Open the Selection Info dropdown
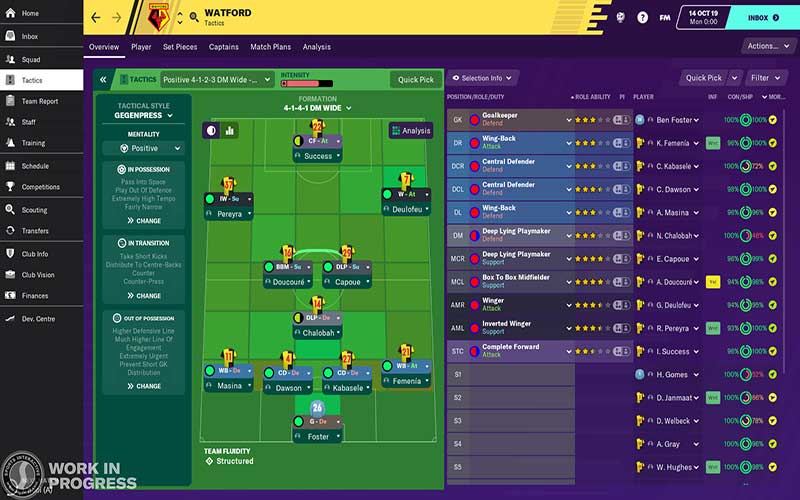 [482, 78]
